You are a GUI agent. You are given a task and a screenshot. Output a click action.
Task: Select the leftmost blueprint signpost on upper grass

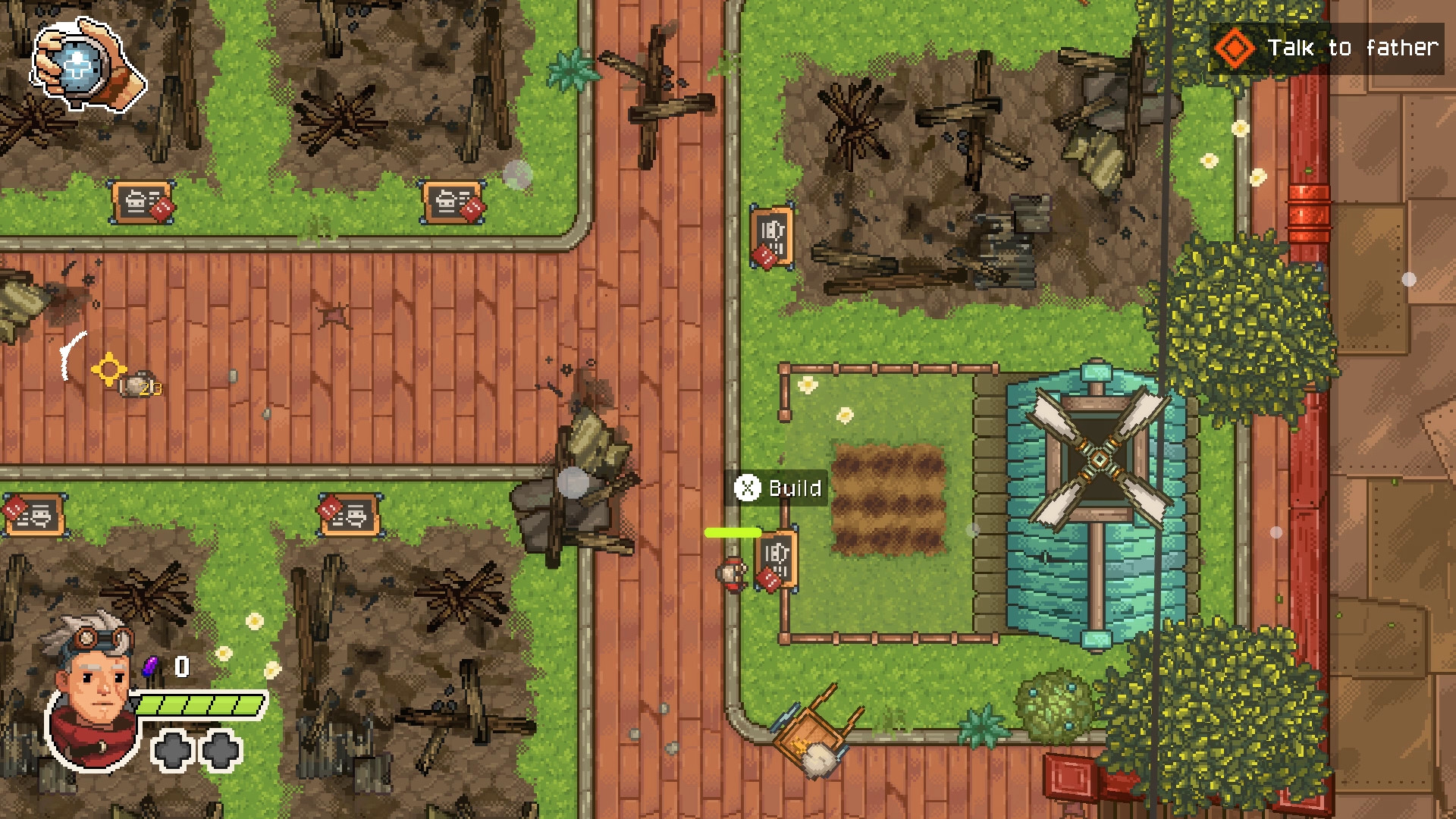point(142,201)
